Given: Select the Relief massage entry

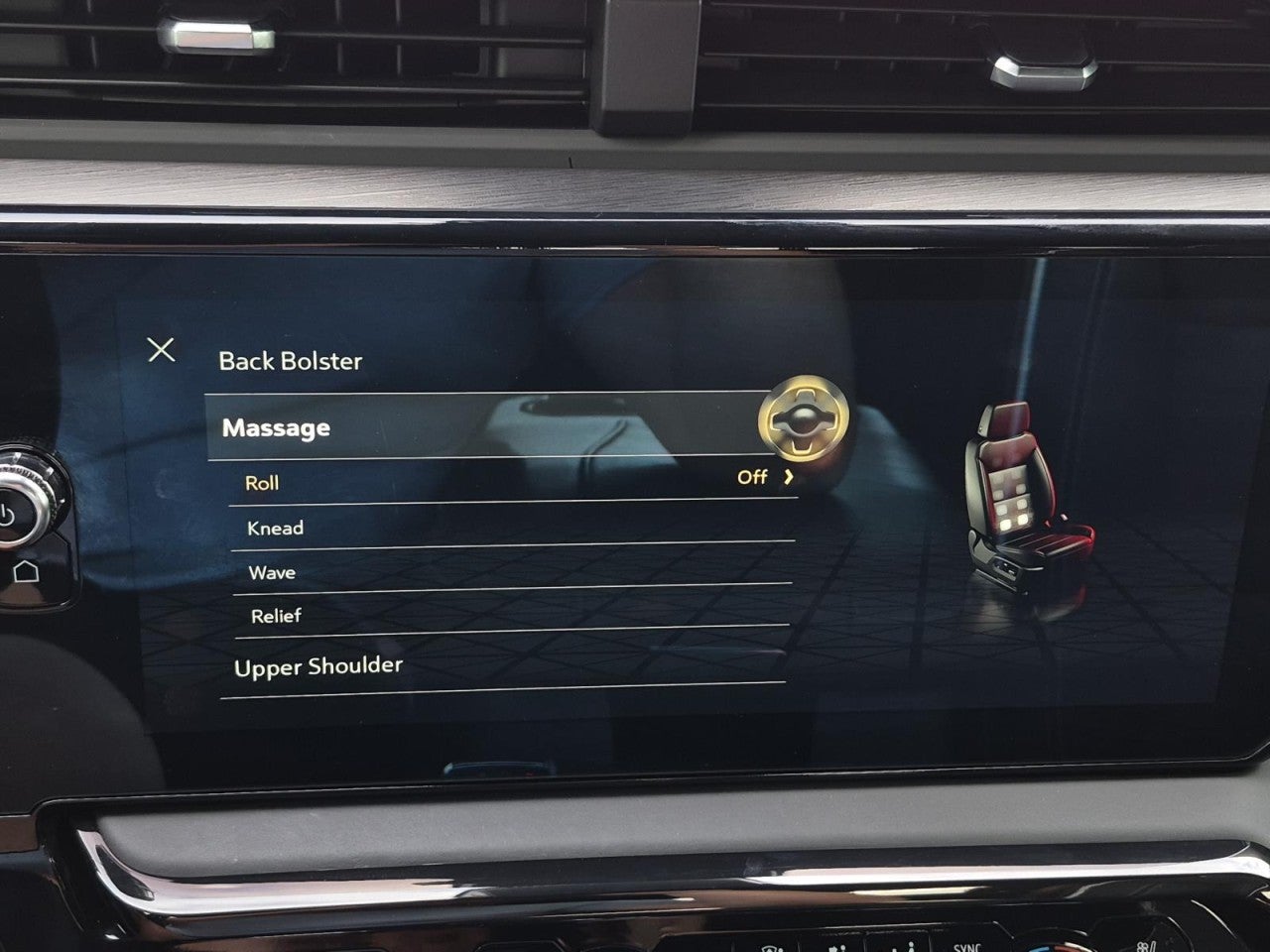Looking at the screenshot, I should tap(275, 616).
